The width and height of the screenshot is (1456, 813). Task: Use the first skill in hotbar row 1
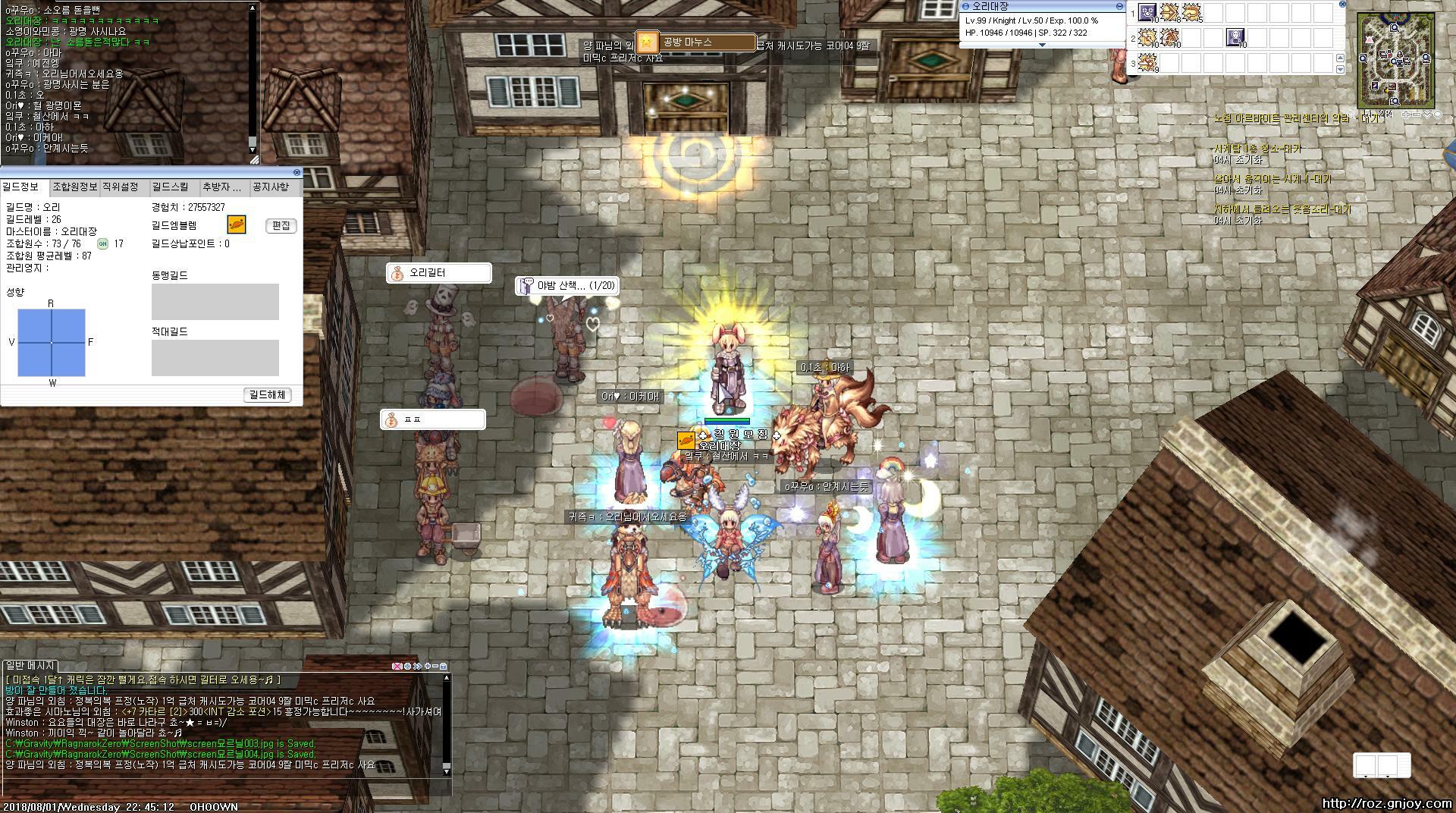(1148, 12)
